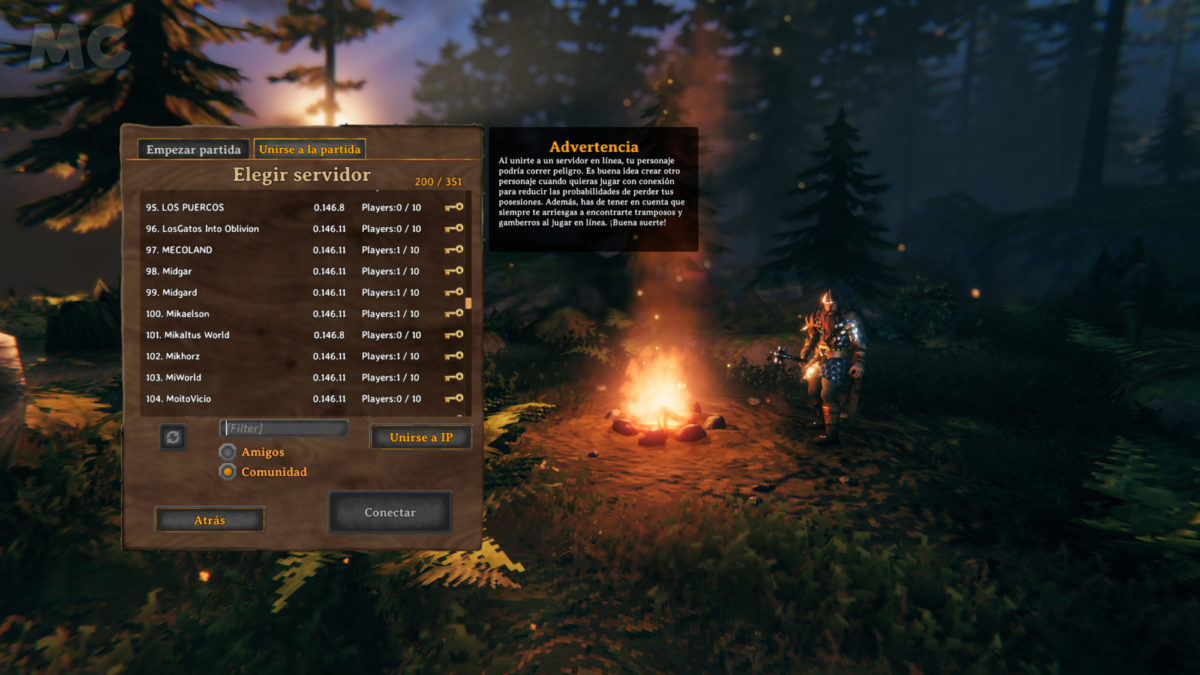Select the Comunidad radio option
1200x675 pixels.
[228, 472]
